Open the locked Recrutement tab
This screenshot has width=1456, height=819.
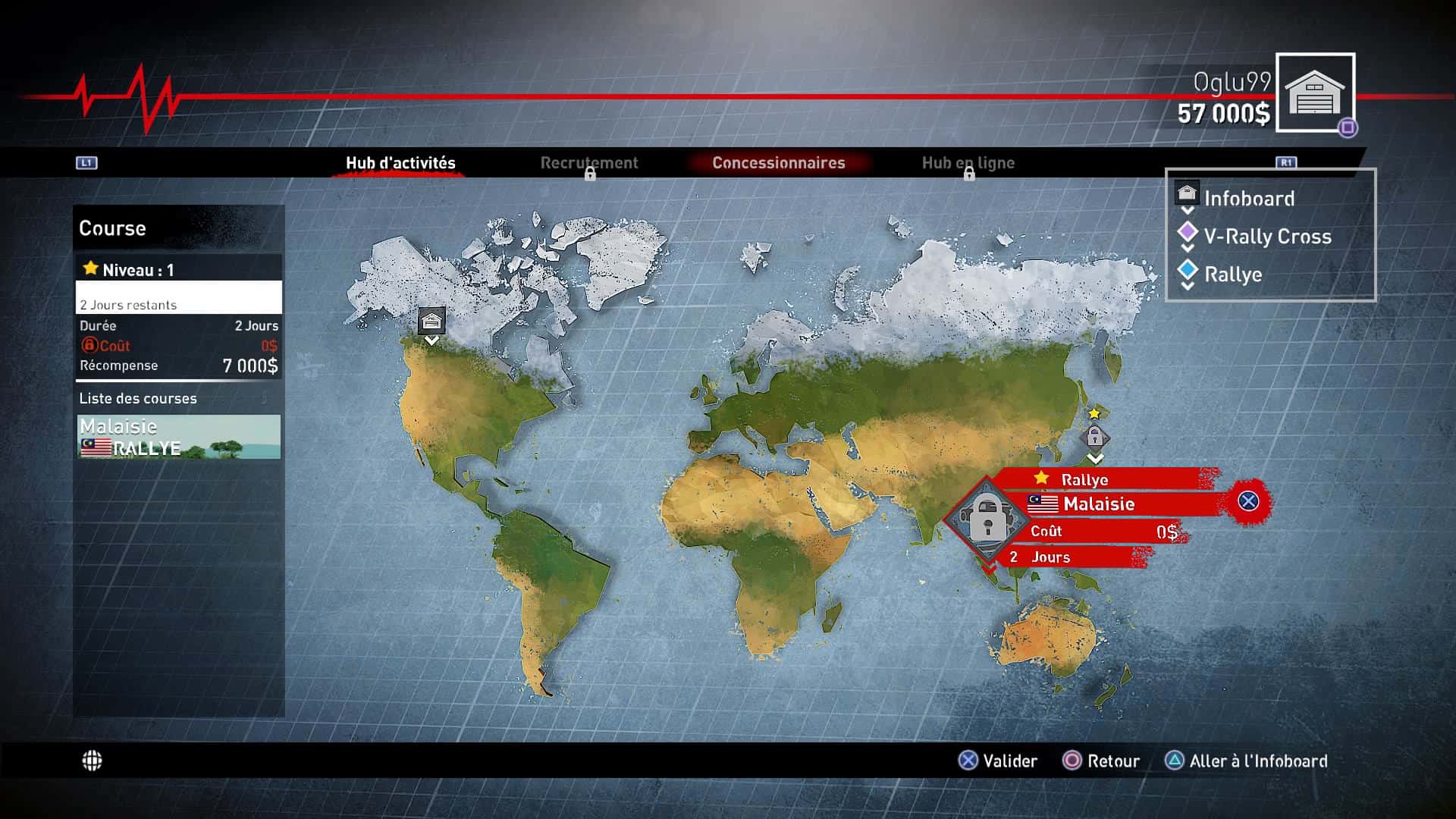(589, 163)
